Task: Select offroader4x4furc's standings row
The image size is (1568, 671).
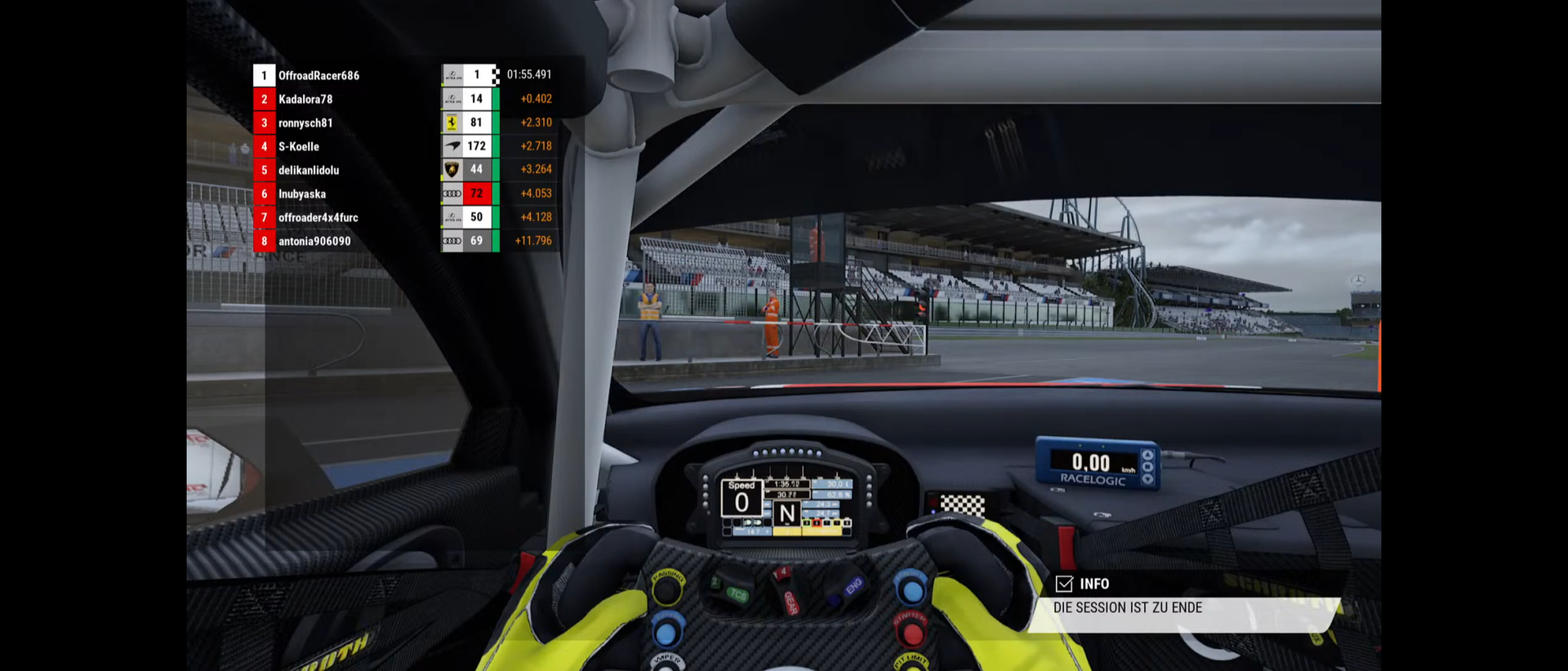Action: click(318, 218)
